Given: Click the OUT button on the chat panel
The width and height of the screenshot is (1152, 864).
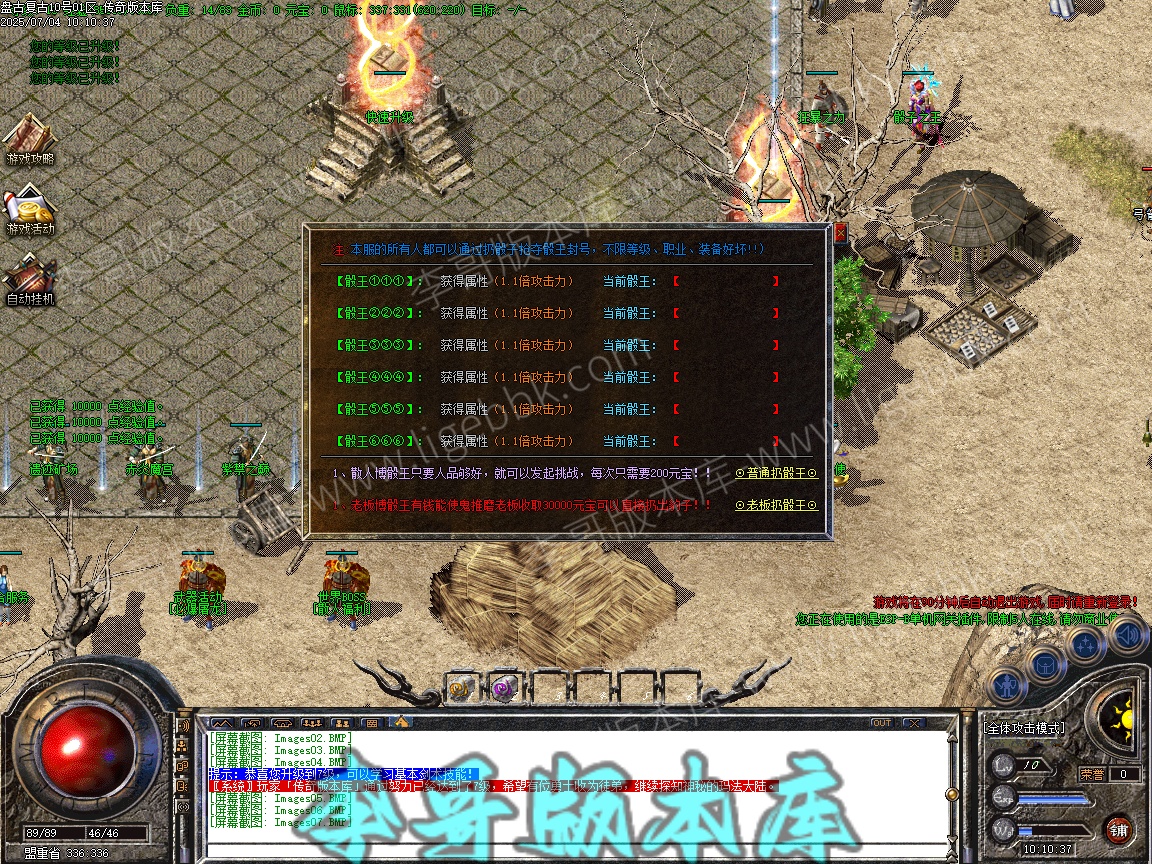Looking at the screenshot, I should pyautogui.click(x=881, y=722).
